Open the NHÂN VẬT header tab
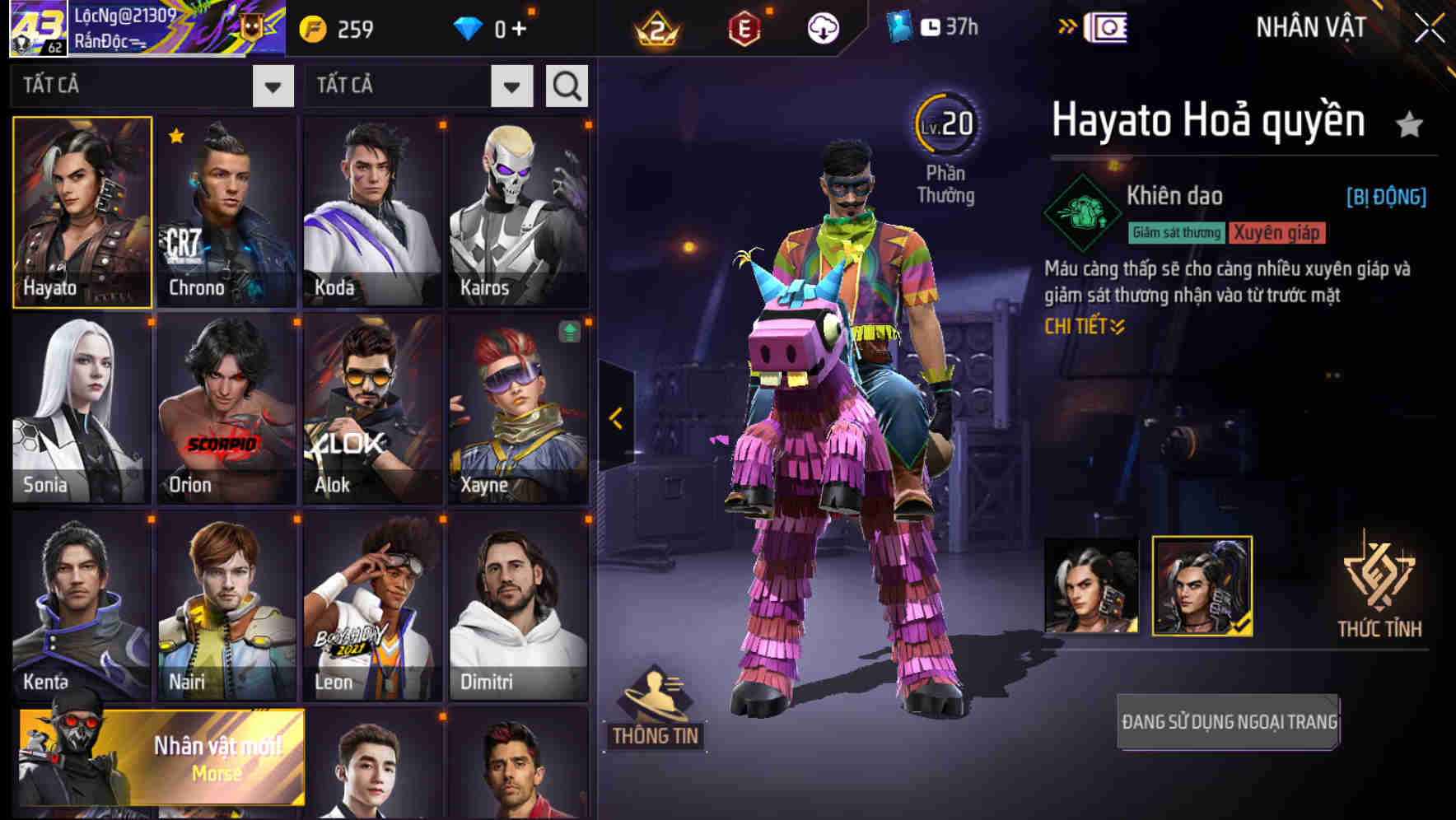The height and width of the screenshot is (820, 1456). click(1310, 27)
